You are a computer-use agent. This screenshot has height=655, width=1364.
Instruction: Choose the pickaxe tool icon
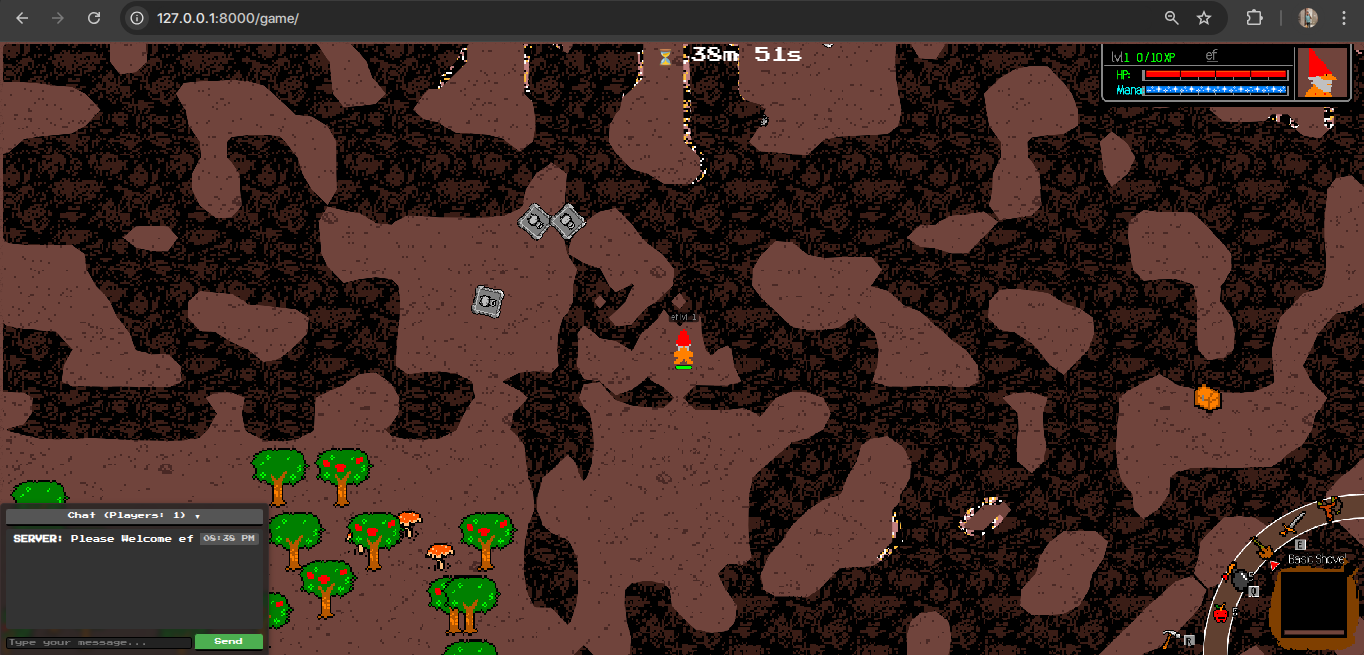click(x=1172, y=637)
